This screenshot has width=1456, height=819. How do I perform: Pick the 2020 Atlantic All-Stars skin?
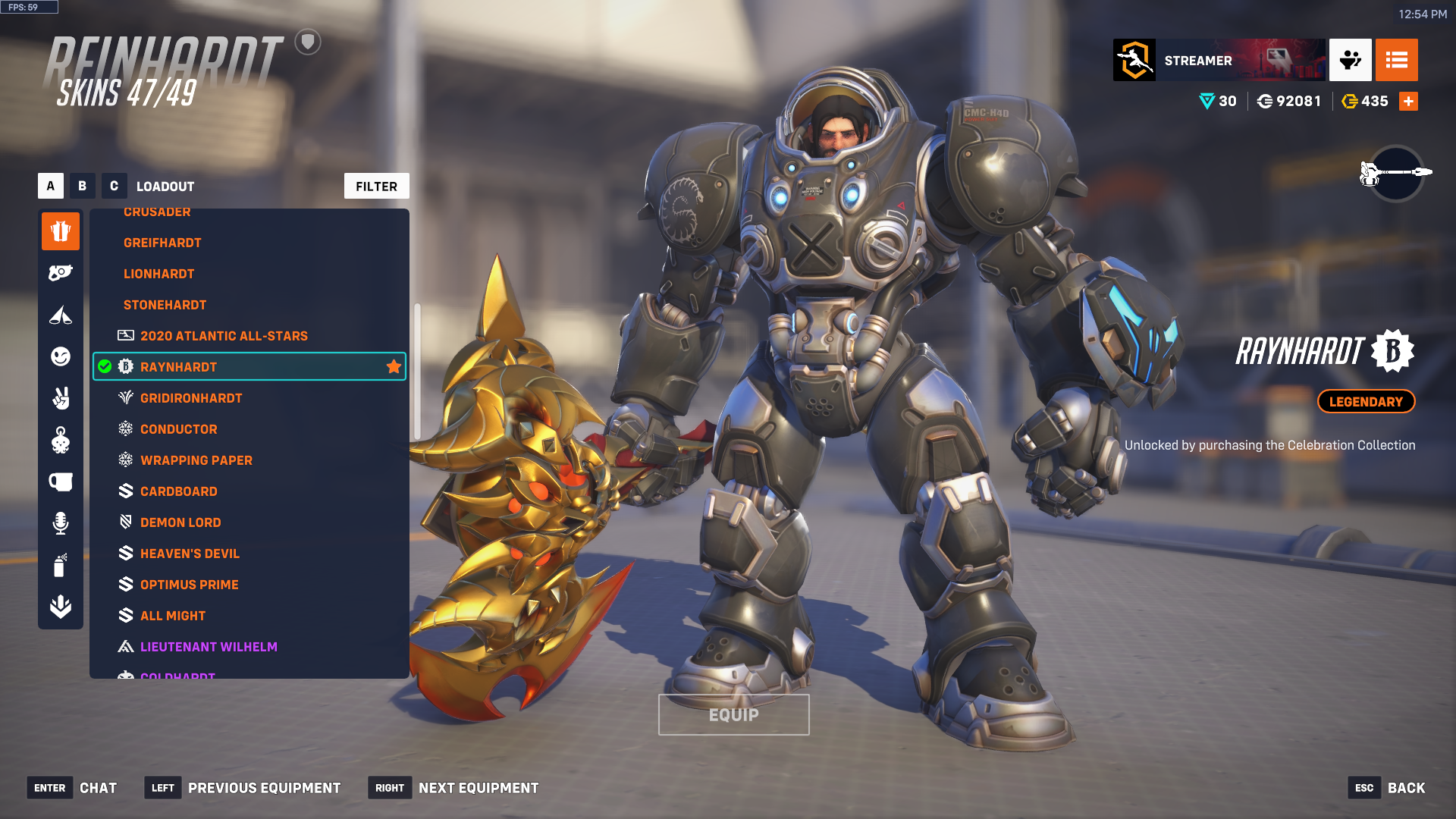point(224,336)
